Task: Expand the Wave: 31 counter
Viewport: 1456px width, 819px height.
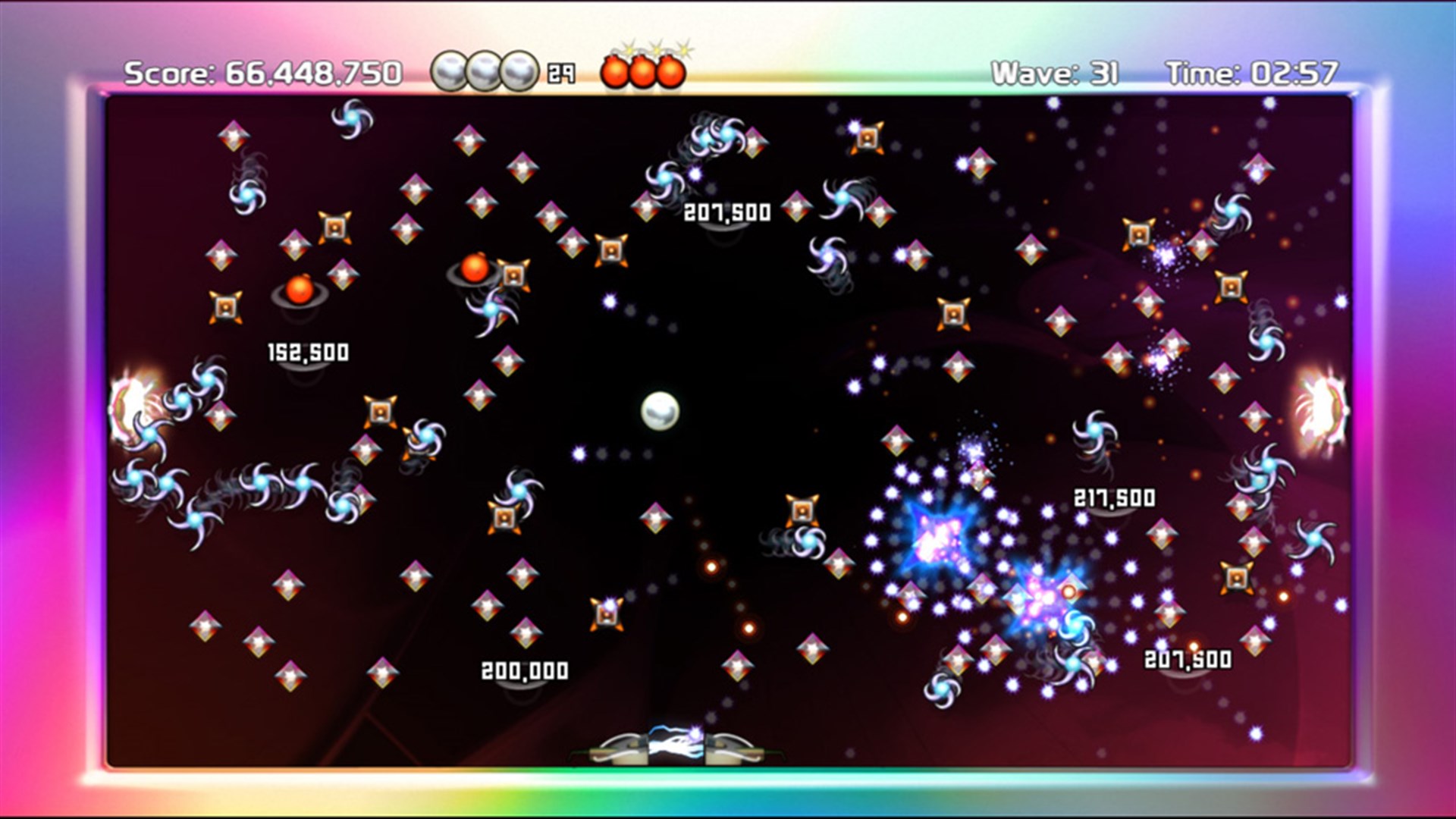Action: point(1054,72)
